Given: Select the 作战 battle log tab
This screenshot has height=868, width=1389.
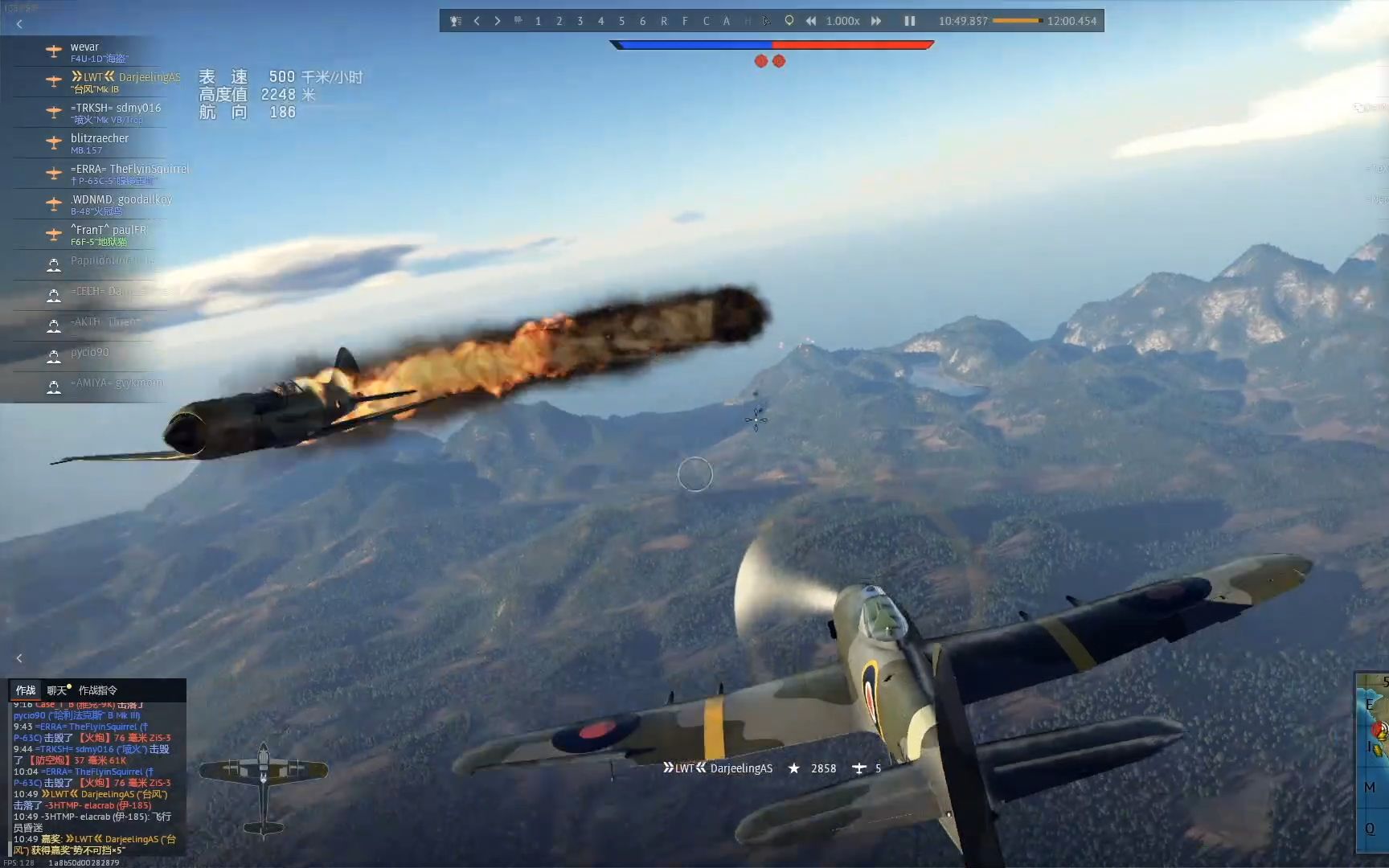Looking at the screenshot, I should point(26,690).
